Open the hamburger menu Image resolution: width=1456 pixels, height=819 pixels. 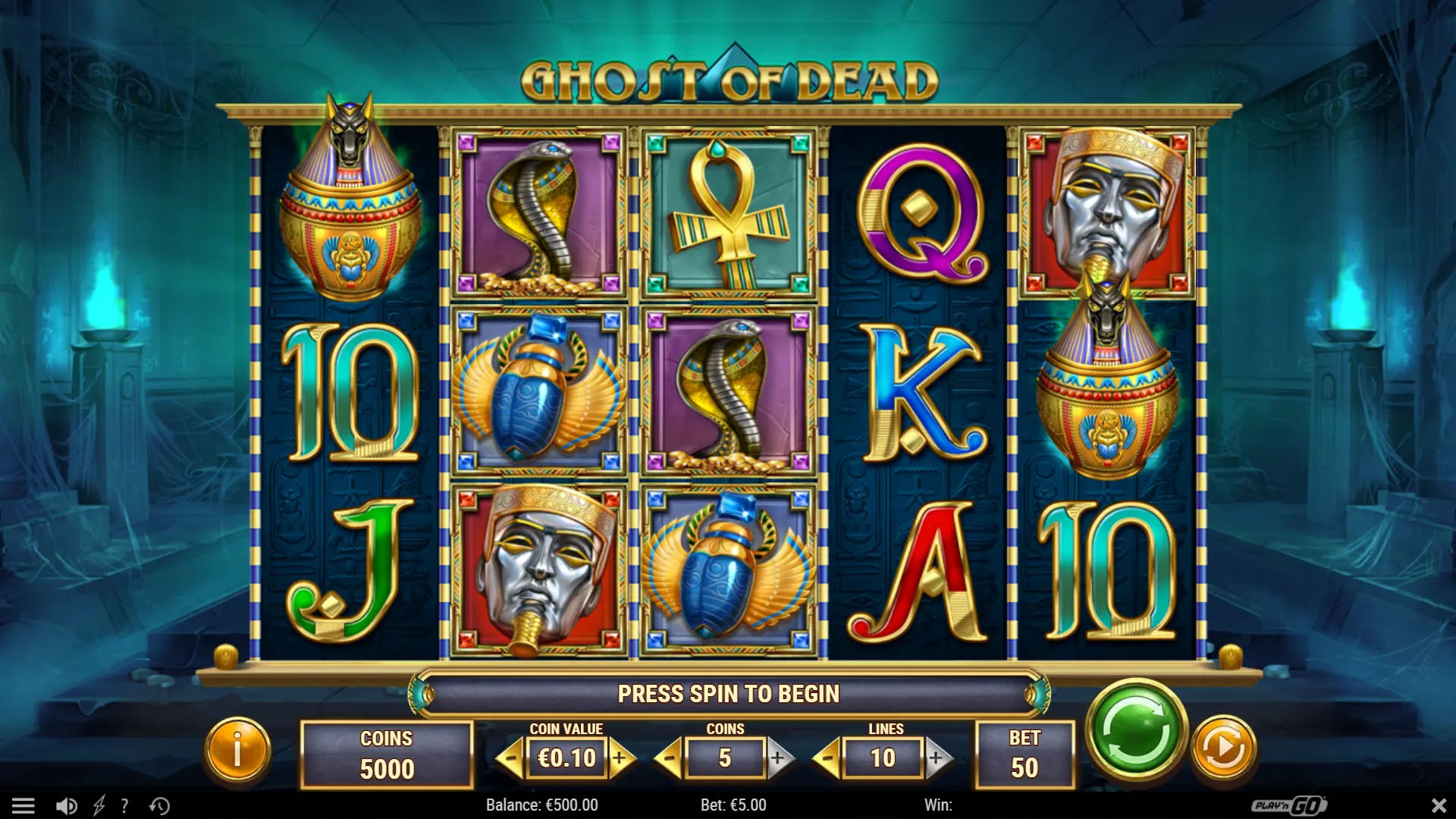tap(24, 805)
